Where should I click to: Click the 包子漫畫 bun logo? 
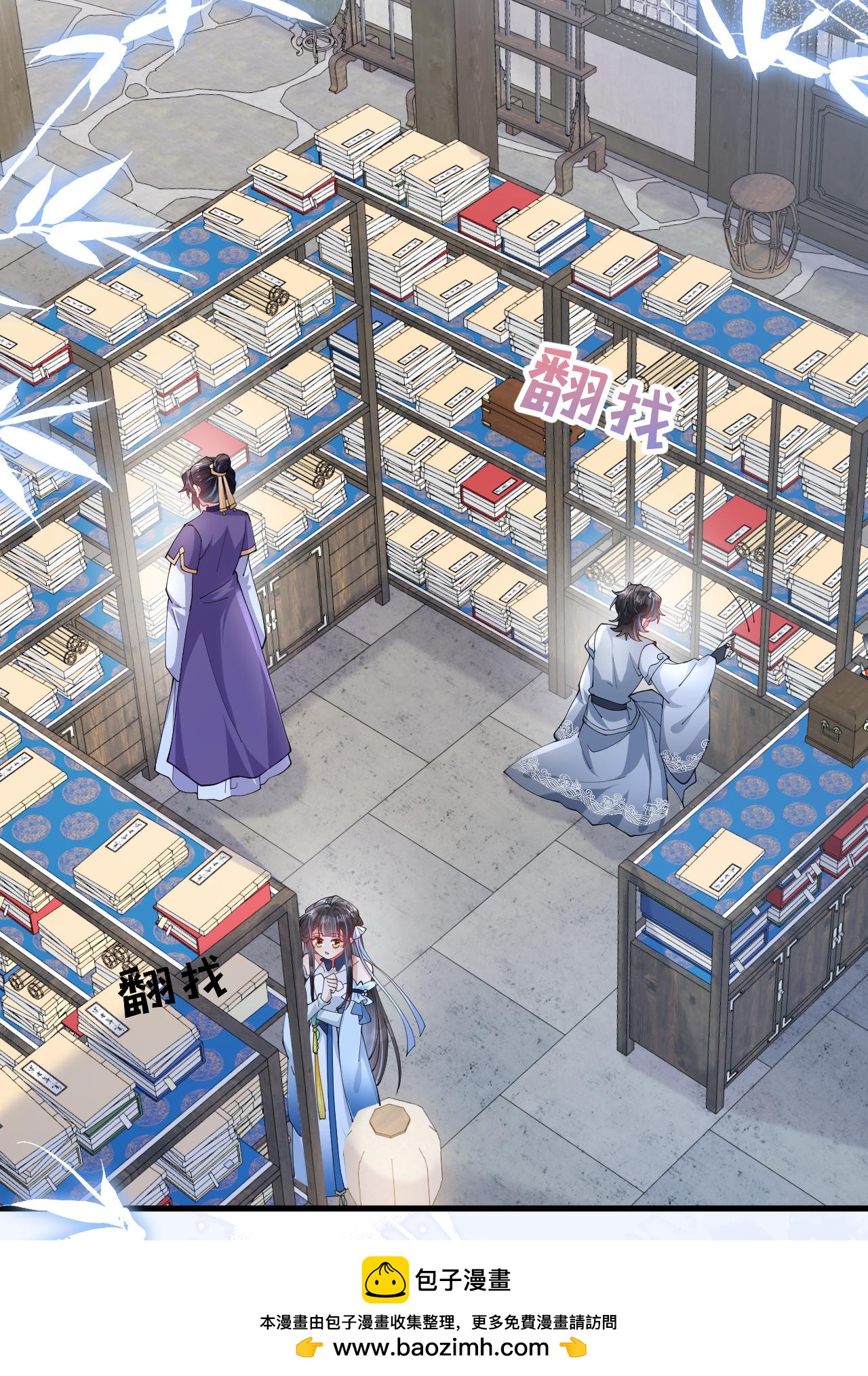(x=384, y=1280)
